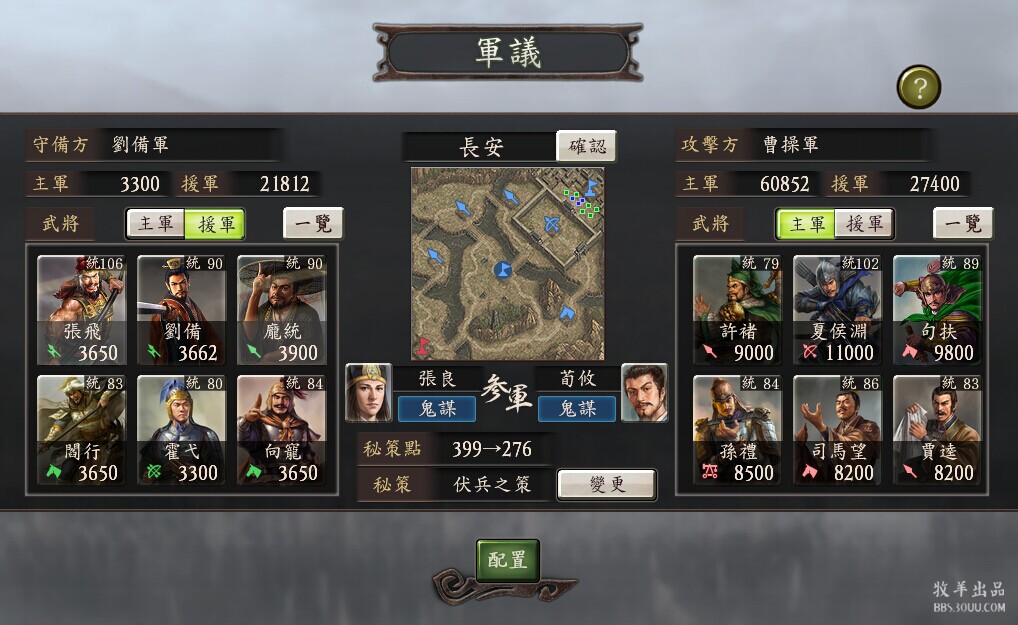Choose the 霍弋 officer card
1018x625 pixels.
click(182, 430)
